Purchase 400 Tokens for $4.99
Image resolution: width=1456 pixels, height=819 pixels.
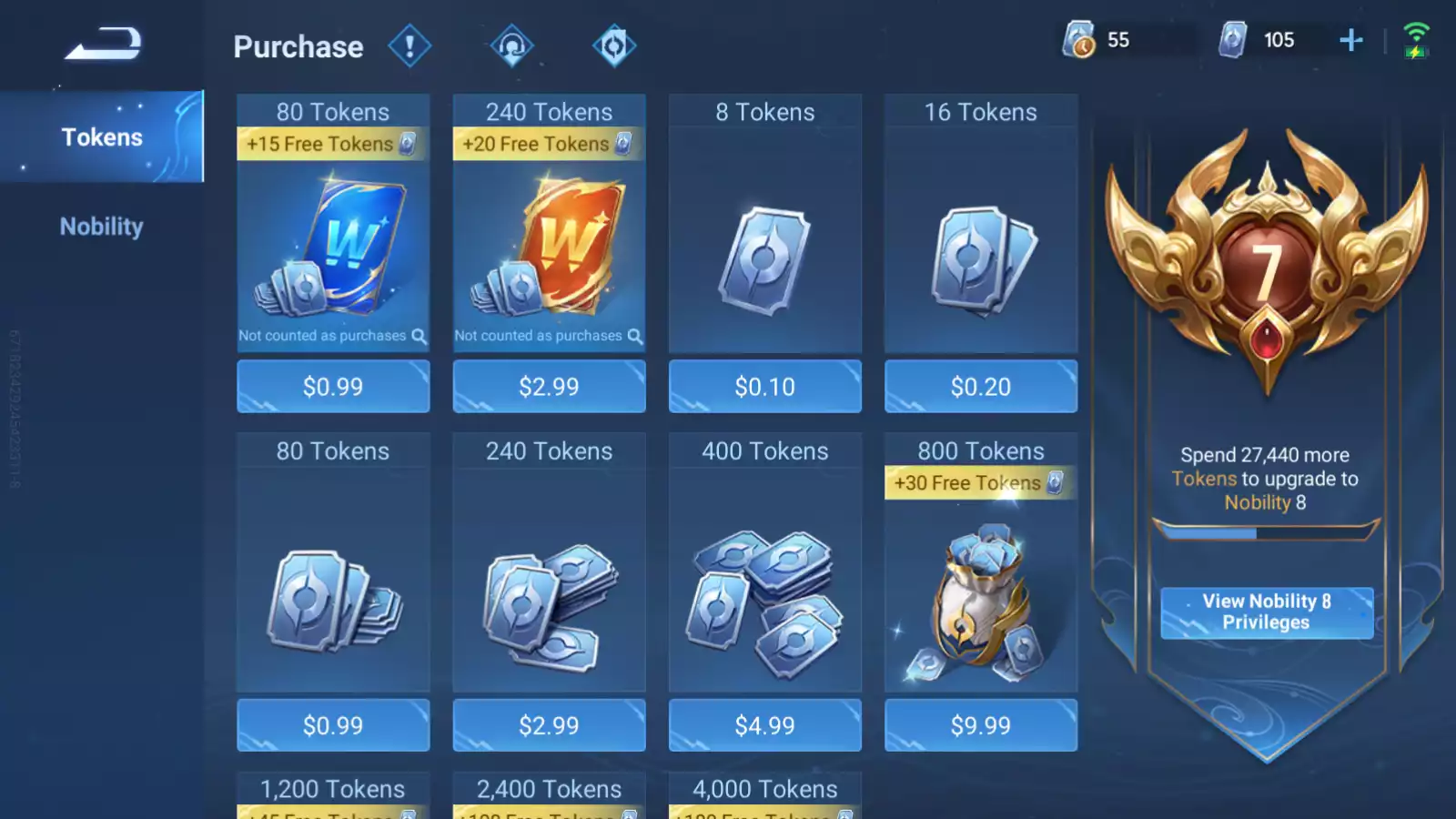pyautogui.click(x=764, y=725)
